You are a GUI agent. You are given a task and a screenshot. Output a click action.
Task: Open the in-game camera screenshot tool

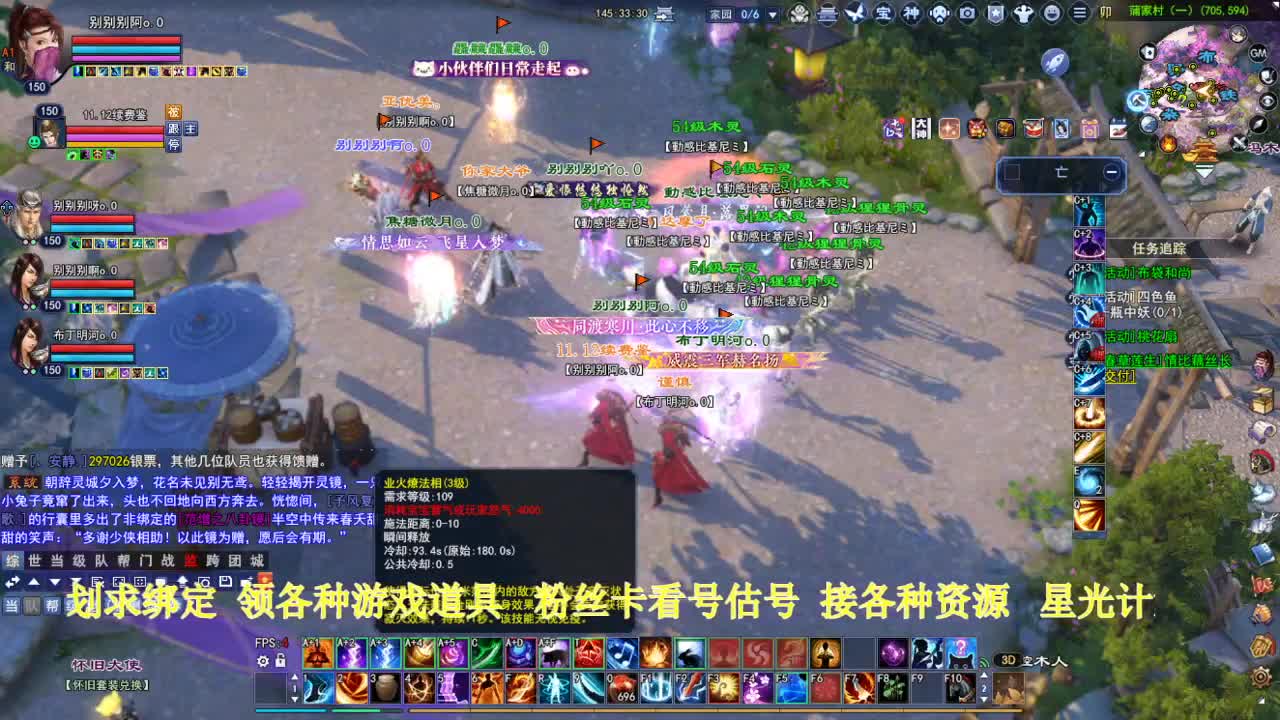967,13
